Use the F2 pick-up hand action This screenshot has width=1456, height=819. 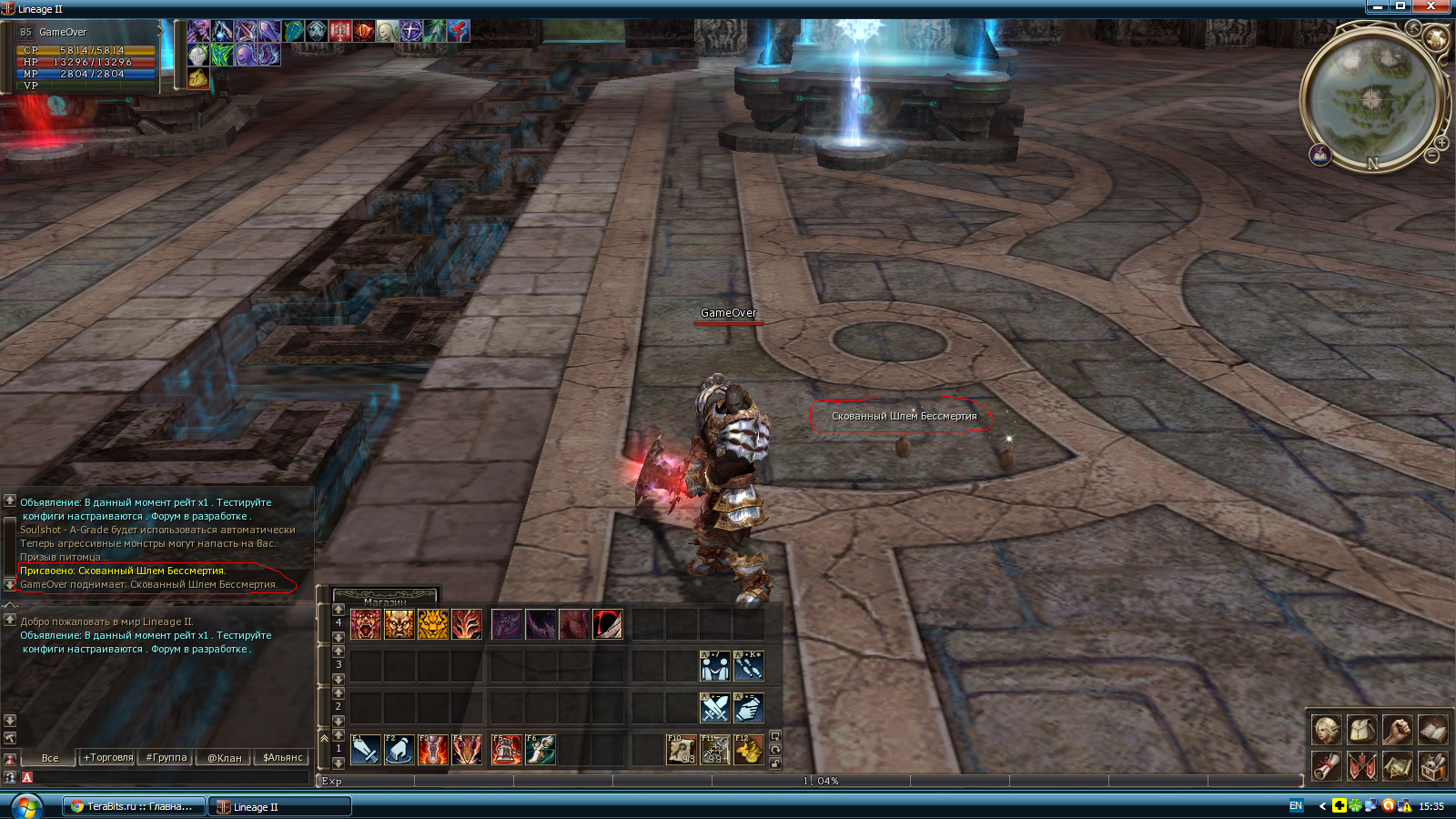pyautogui.click(x=399, y=750)
